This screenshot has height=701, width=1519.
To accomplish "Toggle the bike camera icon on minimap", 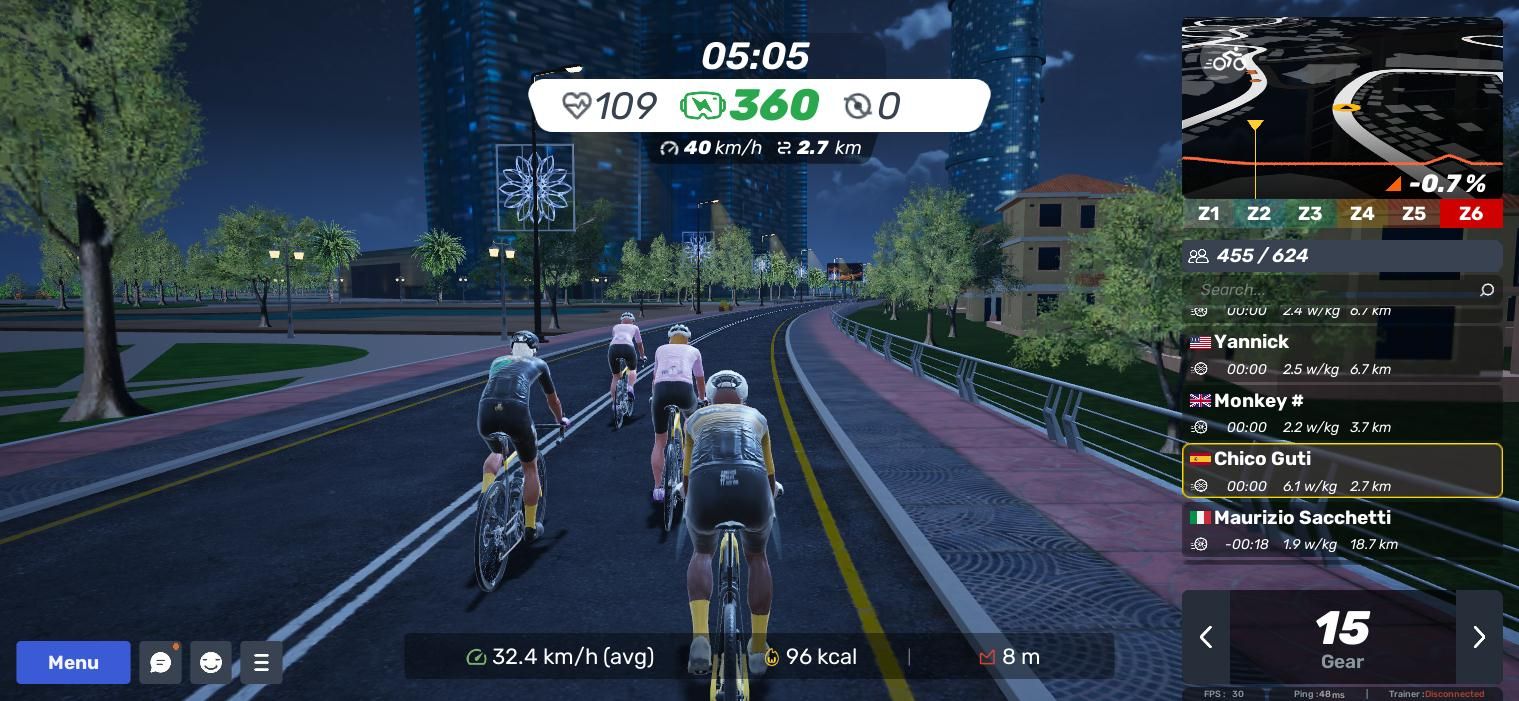I will [1224, 62].
